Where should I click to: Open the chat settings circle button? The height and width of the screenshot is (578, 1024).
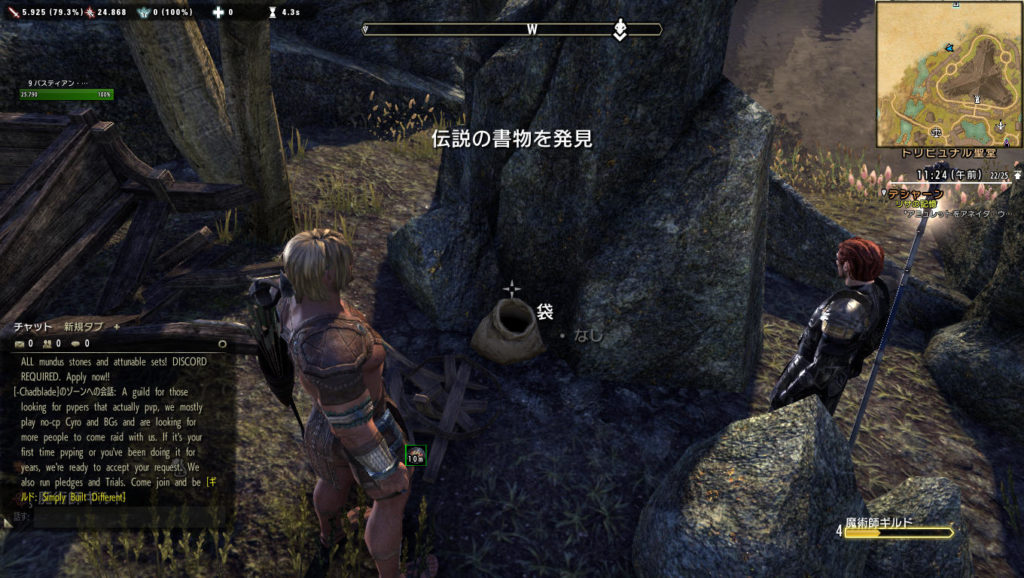tap(221, 343)
